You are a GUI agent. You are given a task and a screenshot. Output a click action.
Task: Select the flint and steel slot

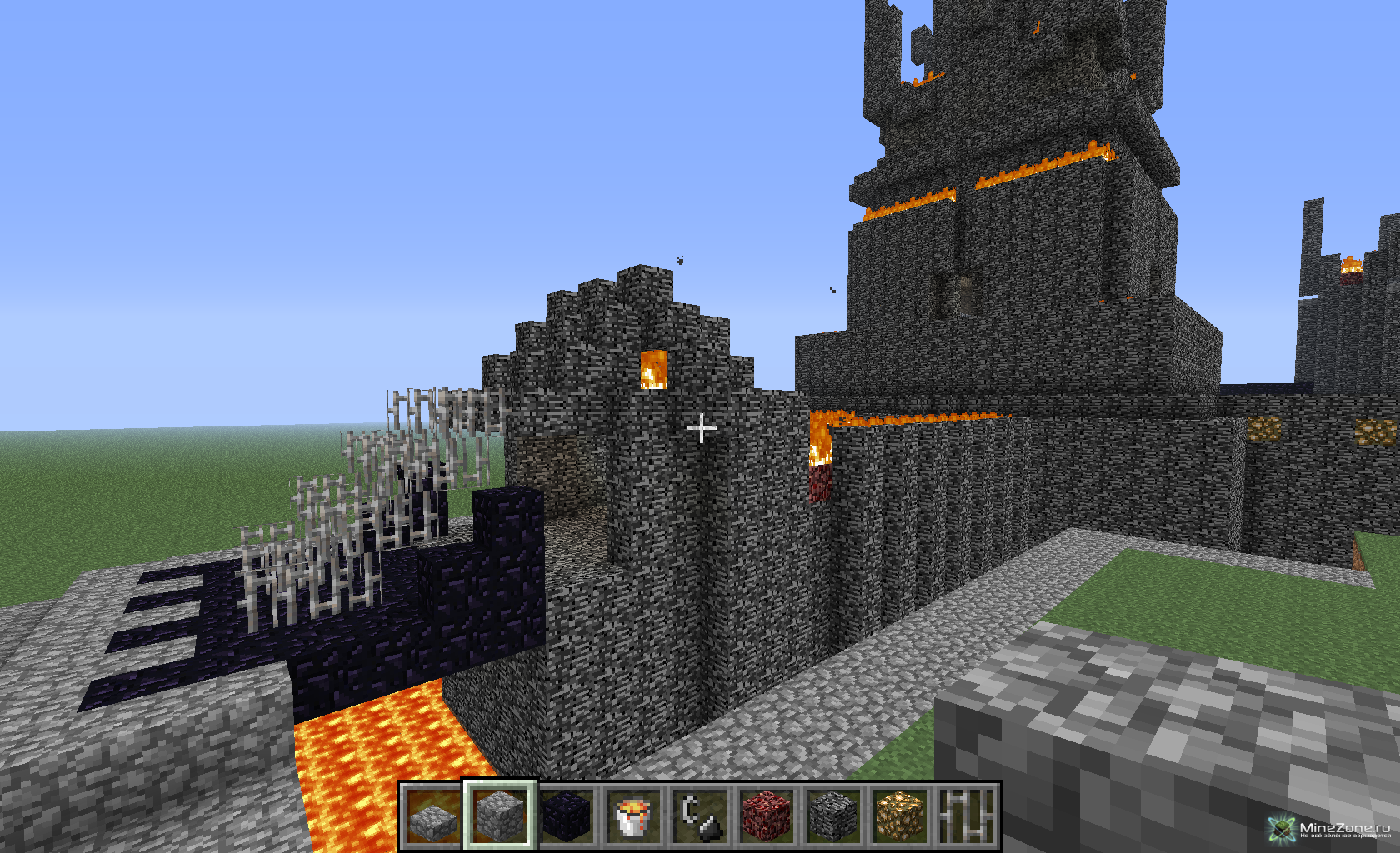(x=699, y=816)
